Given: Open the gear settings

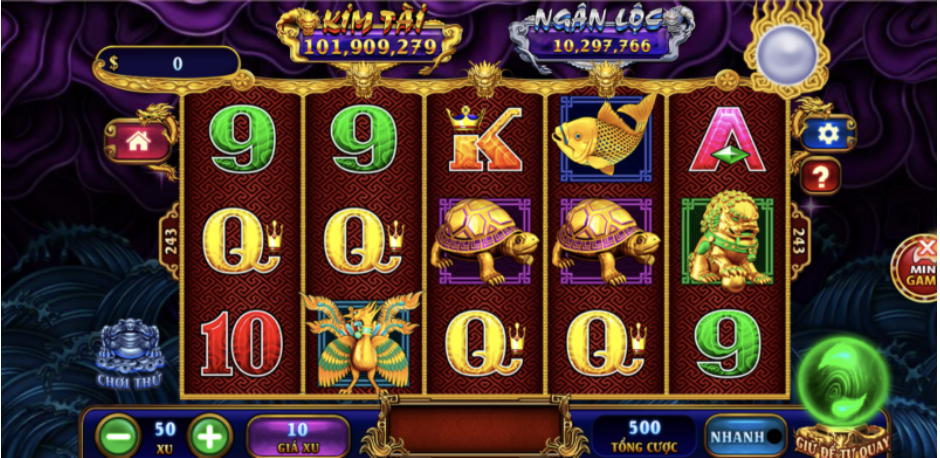Looking at the screenshot, I should 827,133.
